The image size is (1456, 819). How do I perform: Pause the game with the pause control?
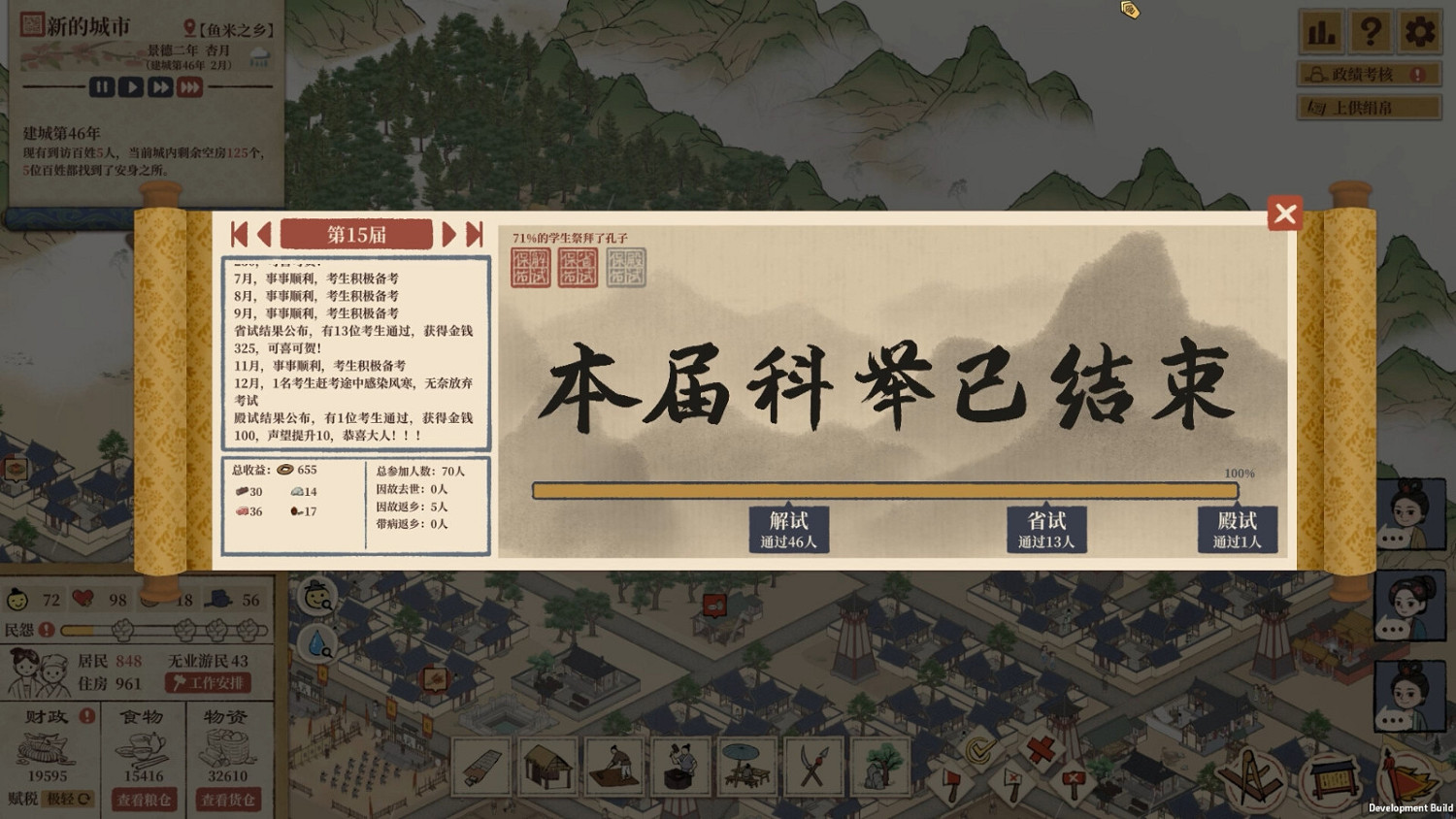click(x=102, y=86)
